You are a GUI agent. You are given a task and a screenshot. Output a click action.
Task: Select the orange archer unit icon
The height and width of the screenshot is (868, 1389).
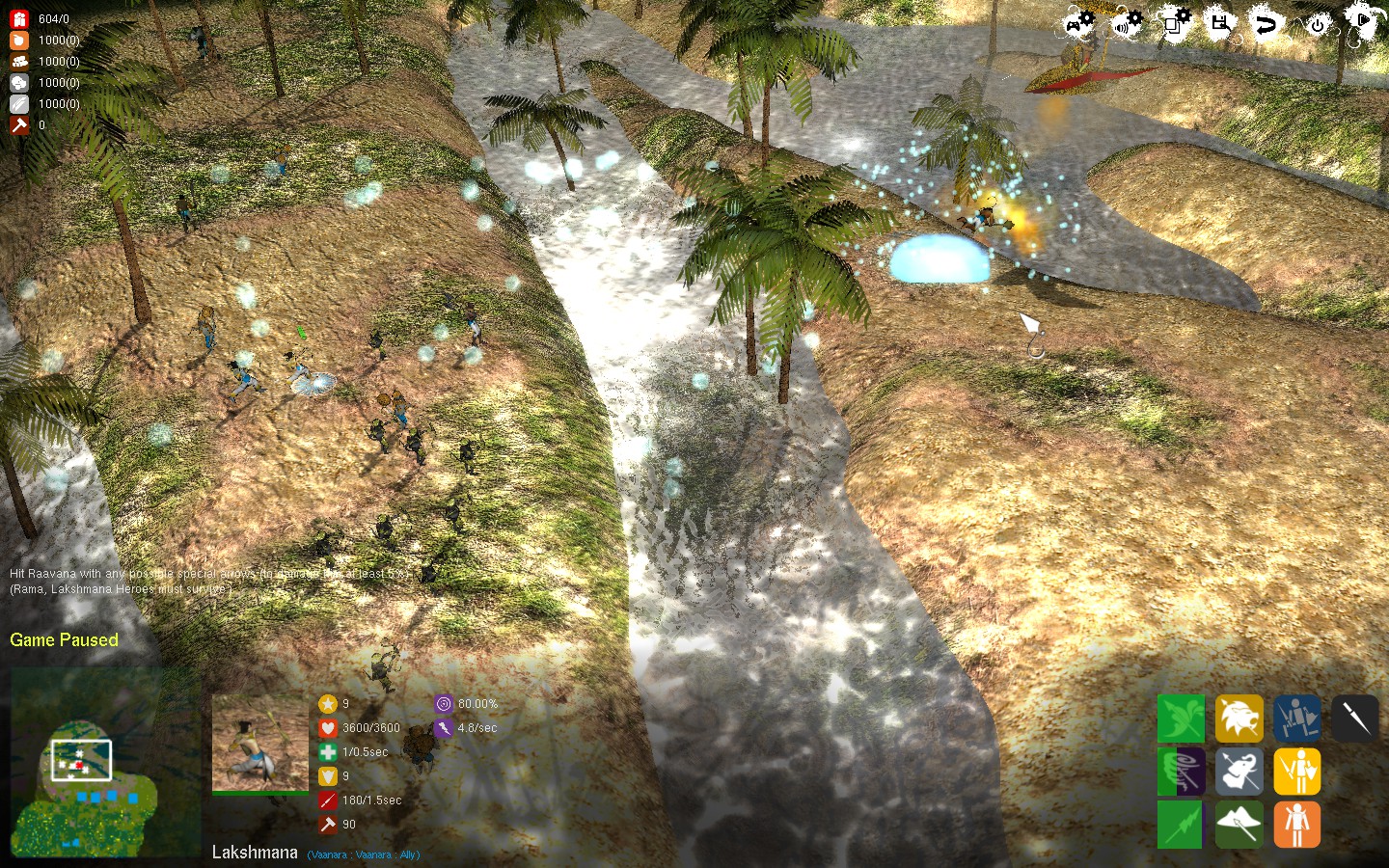tap(1296, 825)
